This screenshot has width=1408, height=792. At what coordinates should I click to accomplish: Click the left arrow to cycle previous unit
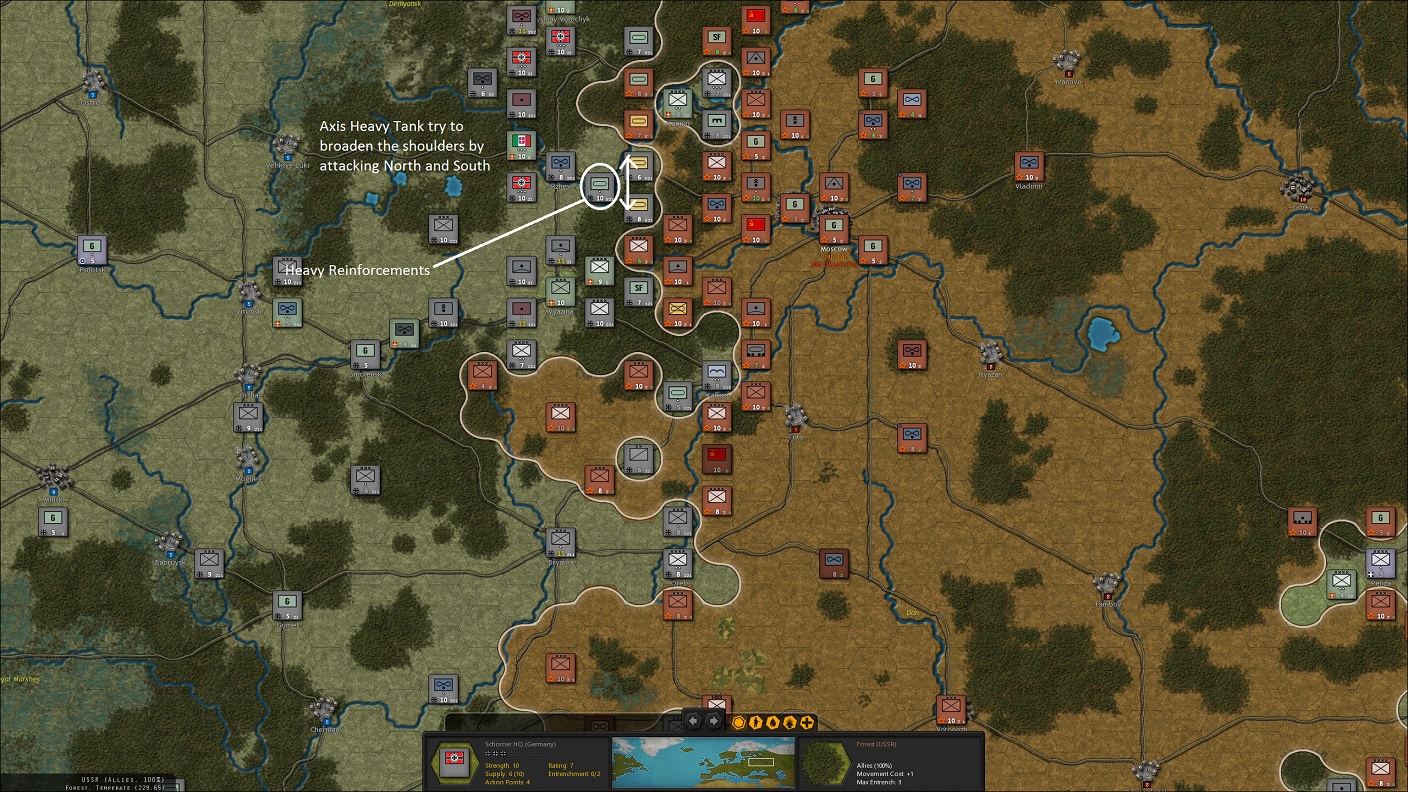coord(692,719)
